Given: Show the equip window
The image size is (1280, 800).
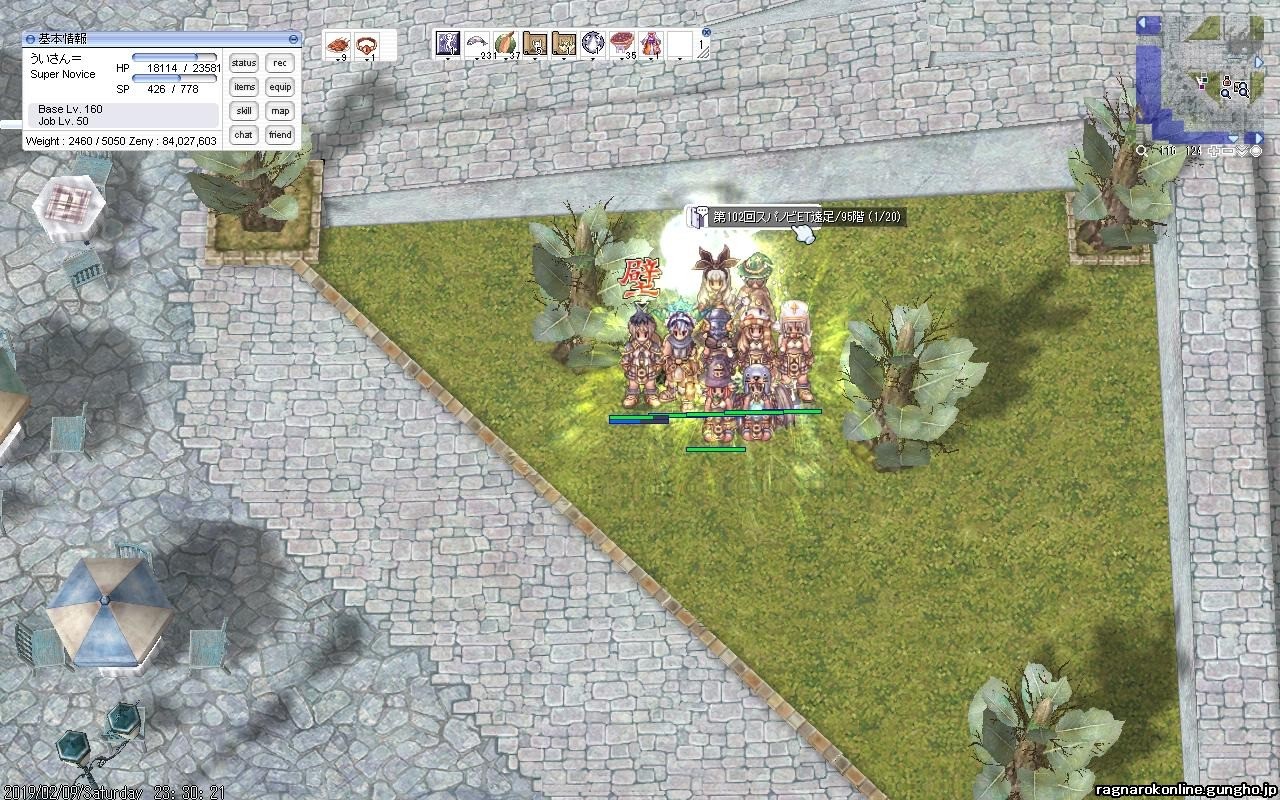Looking at the screenshot, I should point(280,87).
